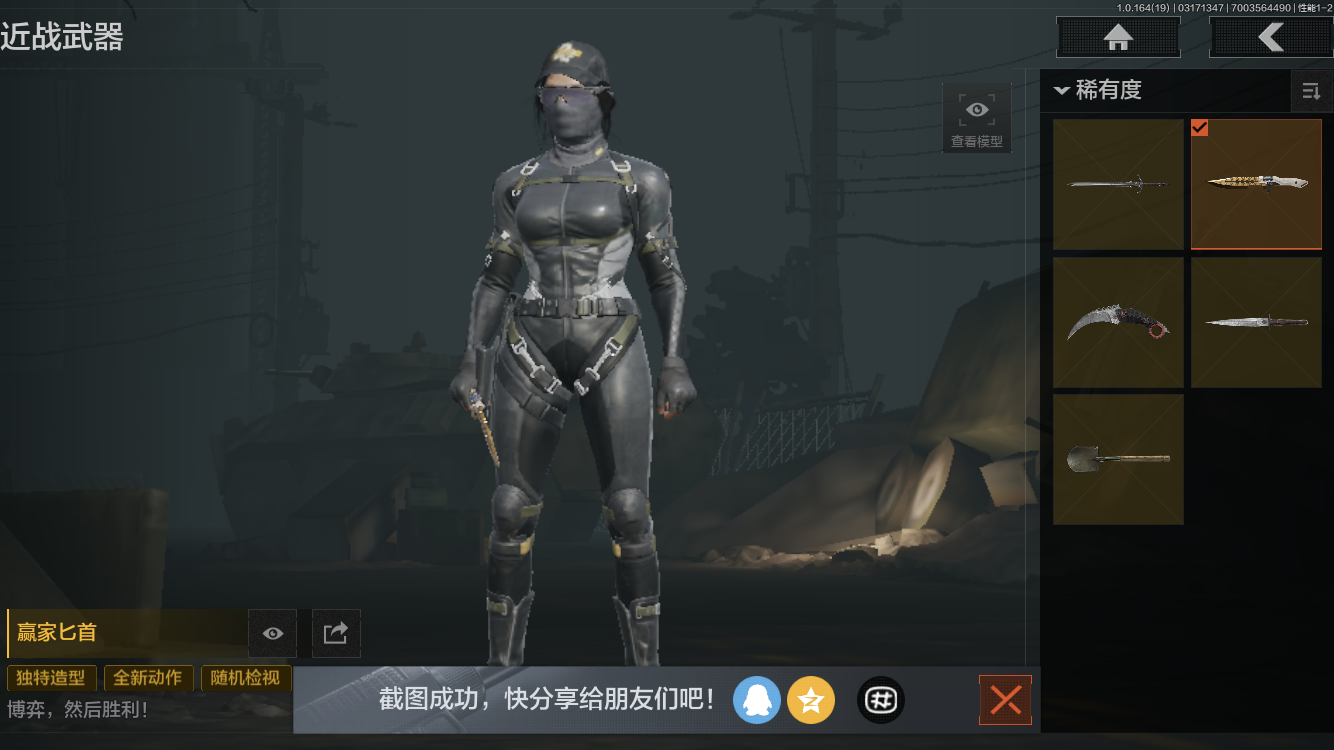This screenshot has height=750, width=1334.
Task: Toggle the orange checkmark on the golden dagger
Action: point(1199,128)
